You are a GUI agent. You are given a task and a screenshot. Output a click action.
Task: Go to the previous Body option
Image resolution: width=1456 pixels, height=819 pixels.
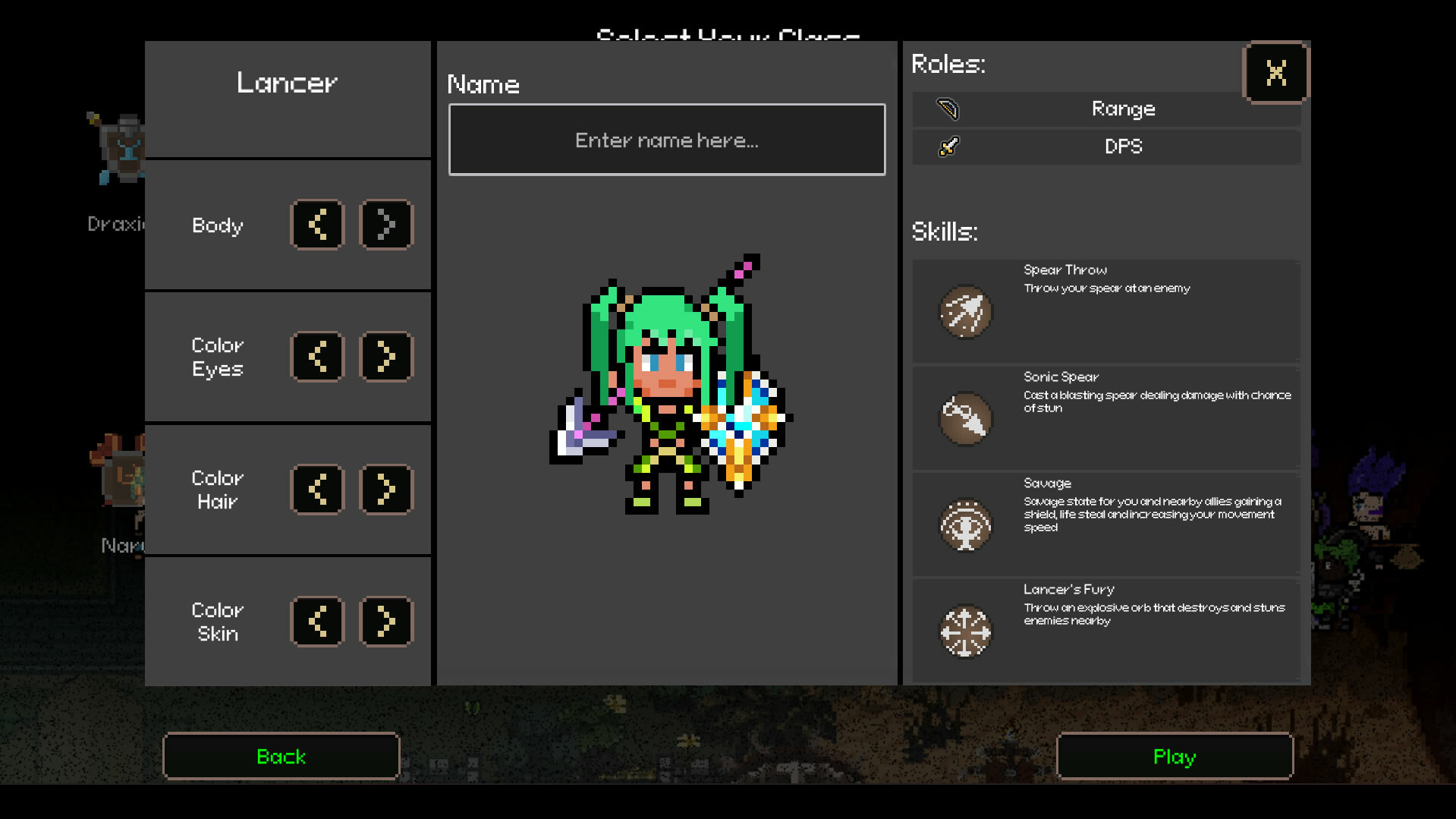pos(318,225)
